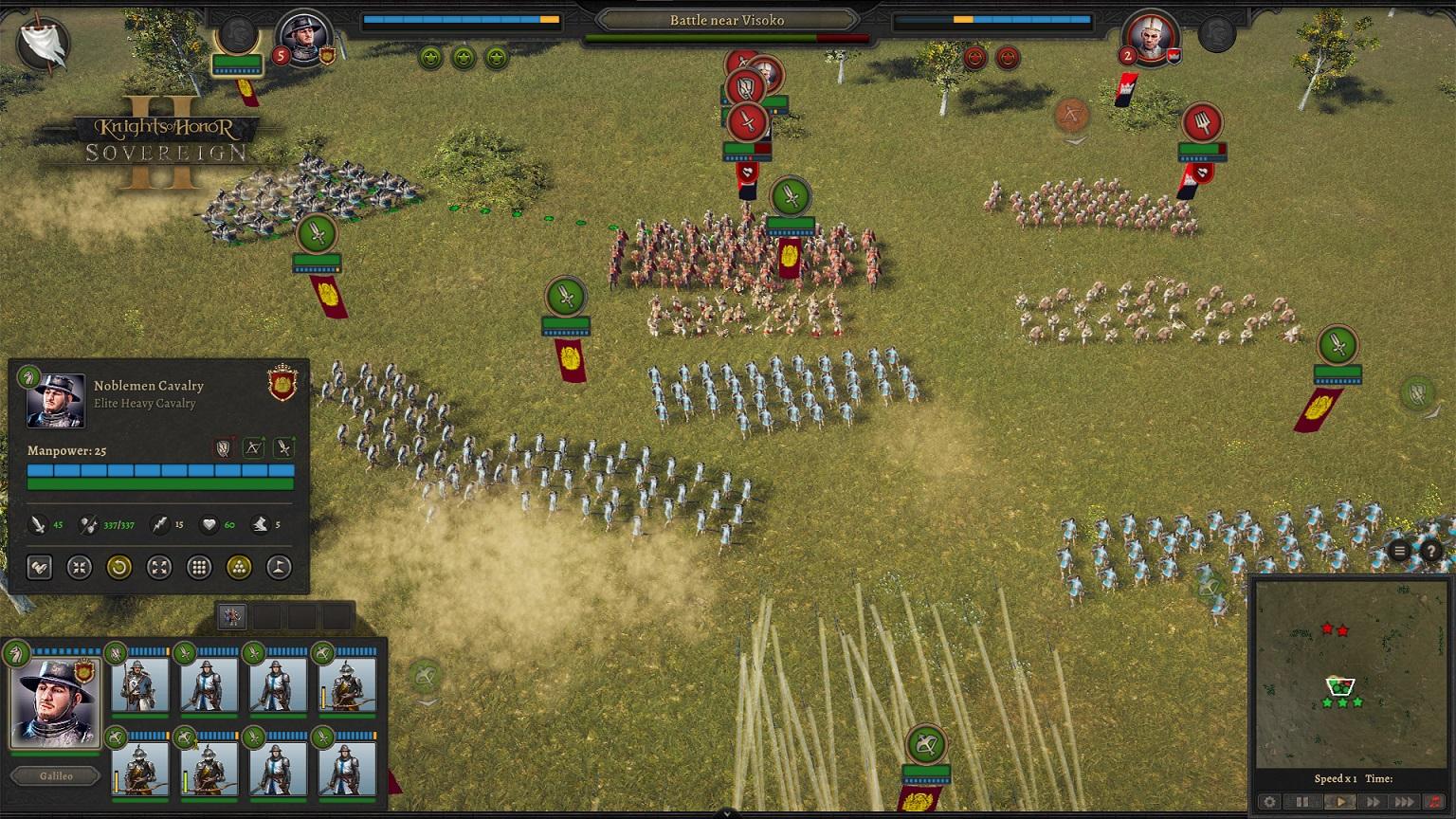Select the enemy commander portrait at top
This screenshot has height=819, width=1456.
[x=1150, y=39]
